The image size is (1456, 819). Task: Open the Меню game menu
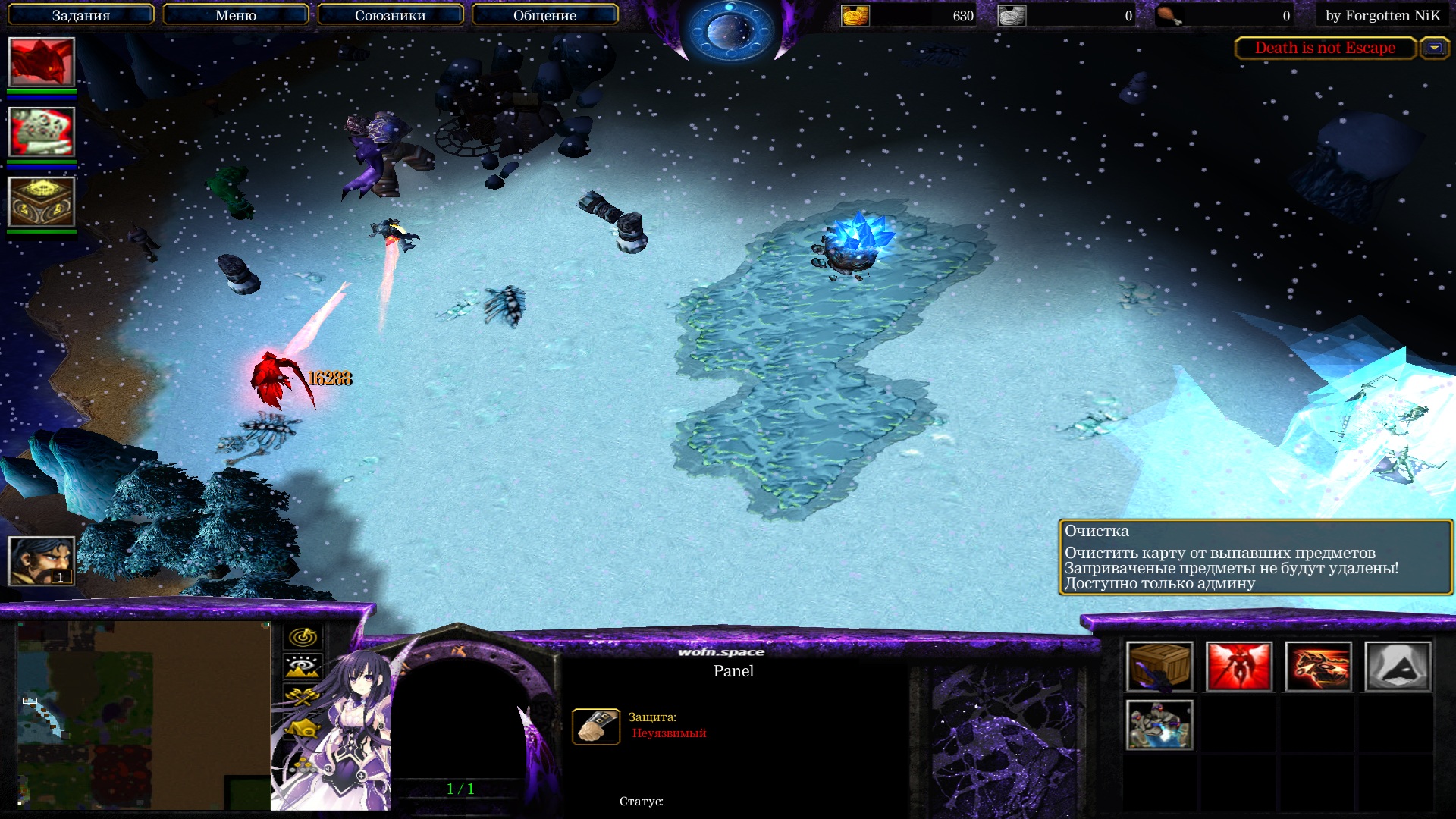[x=235, y=15]
